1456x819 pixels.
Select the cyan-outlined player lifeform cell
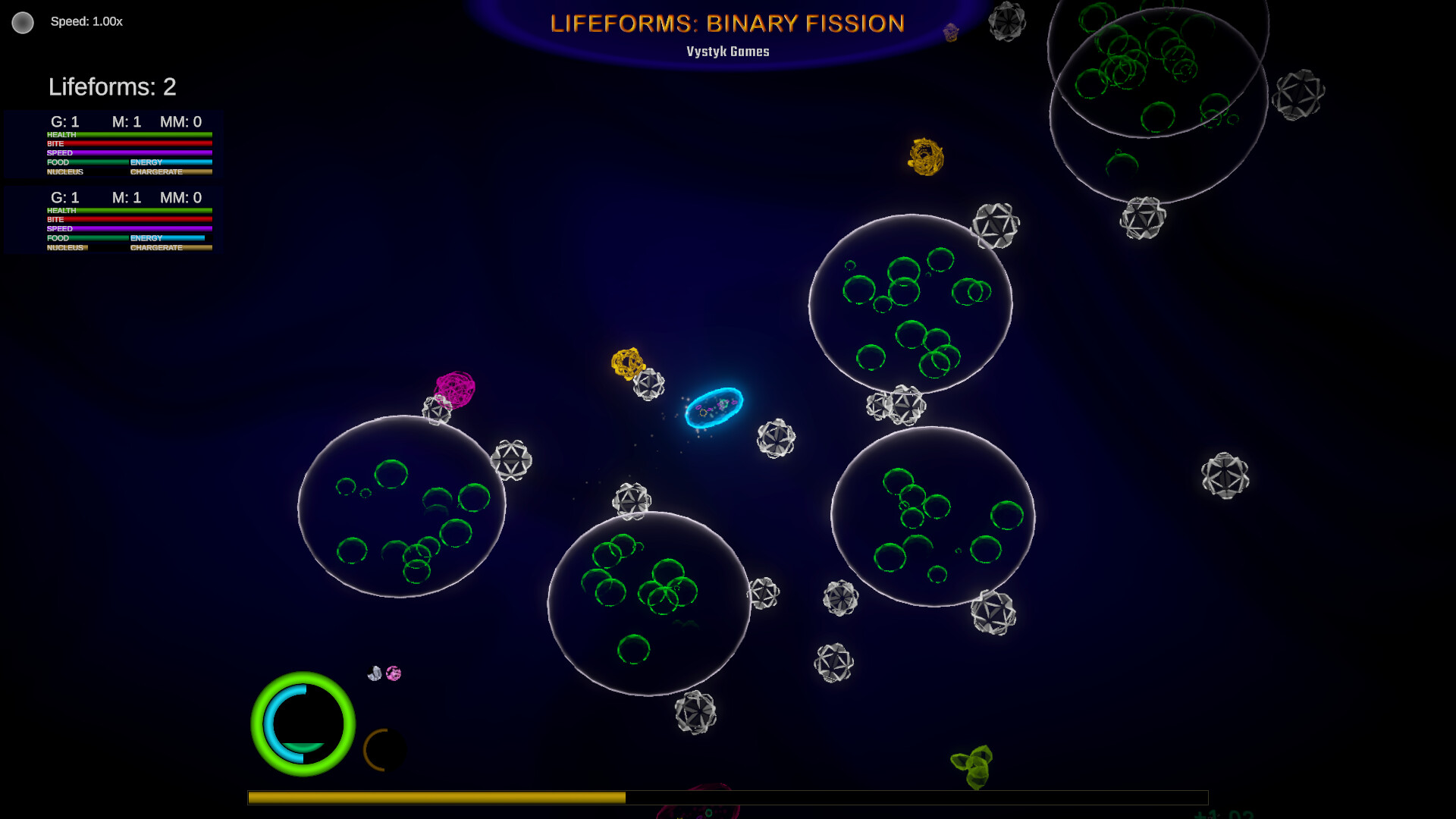(715, 409)
